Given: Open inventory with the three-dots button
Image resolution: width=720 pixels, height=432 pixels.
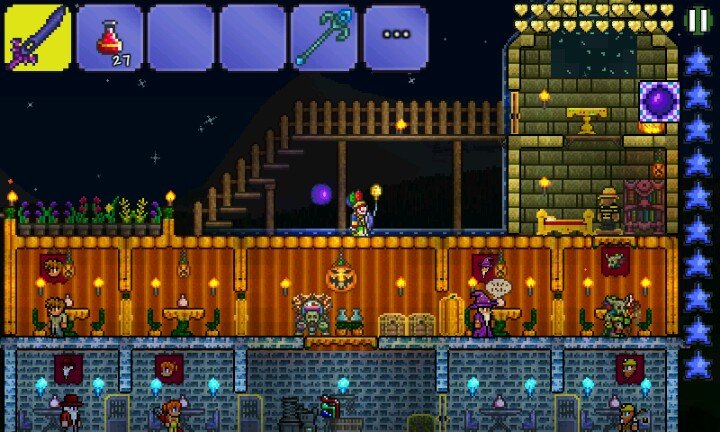Looking at the screenshot, I should coord(396,38).
